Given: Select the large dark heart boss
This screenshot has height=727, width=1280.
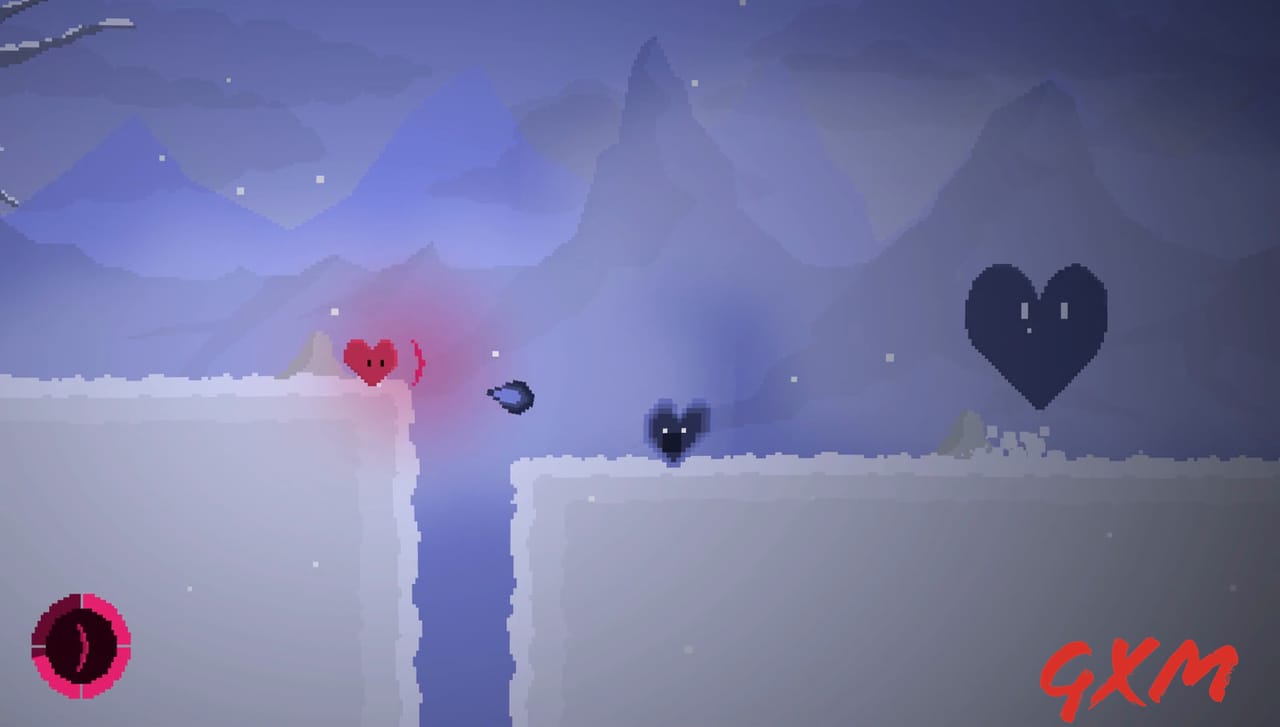Looking at the screenshot, I should pos(1036,330).
